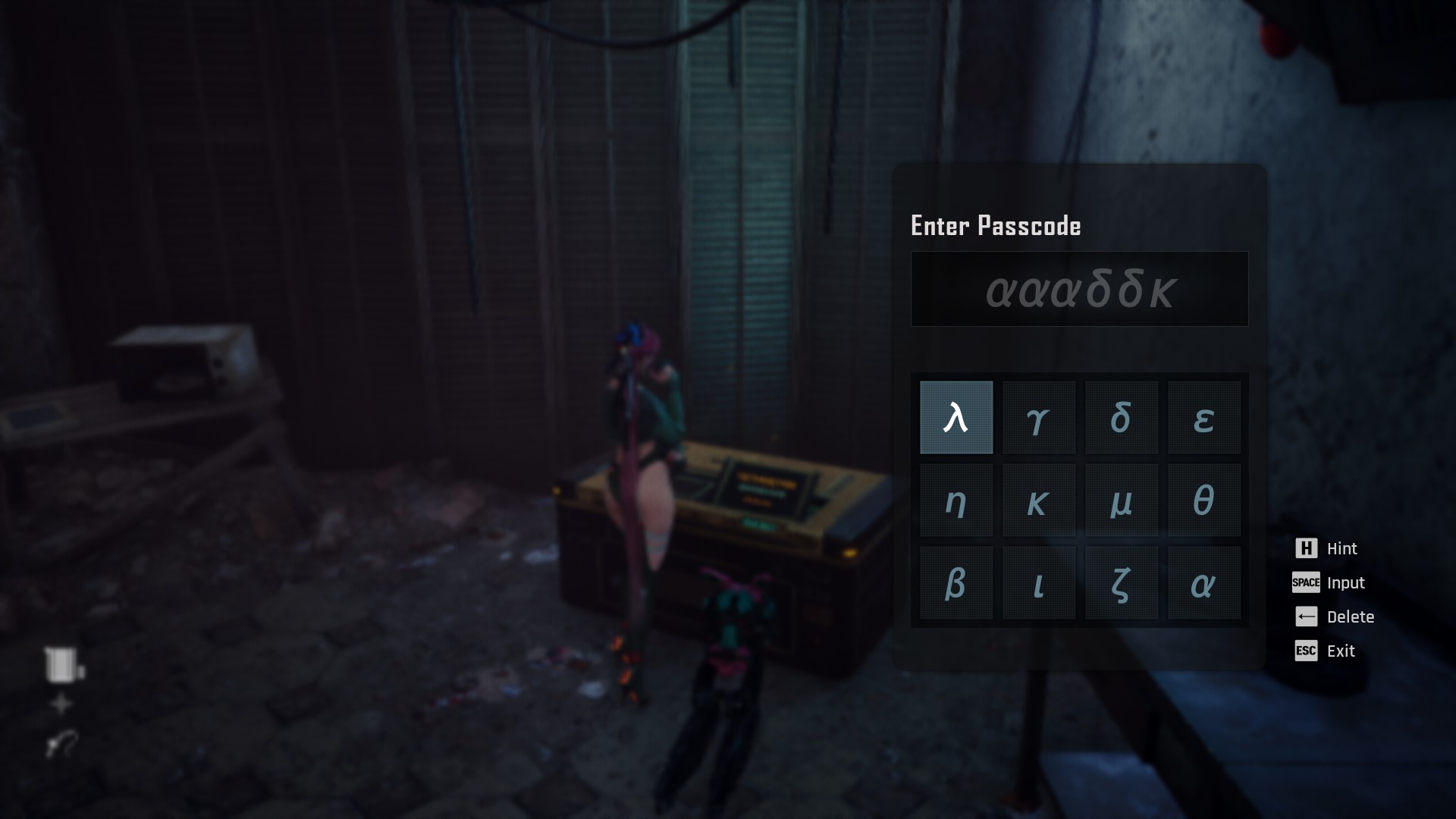Image resolution: width=1456 pixels, height=819 pixels.
Task: Select the theta keypad key
Action: tap(1204, 500)
